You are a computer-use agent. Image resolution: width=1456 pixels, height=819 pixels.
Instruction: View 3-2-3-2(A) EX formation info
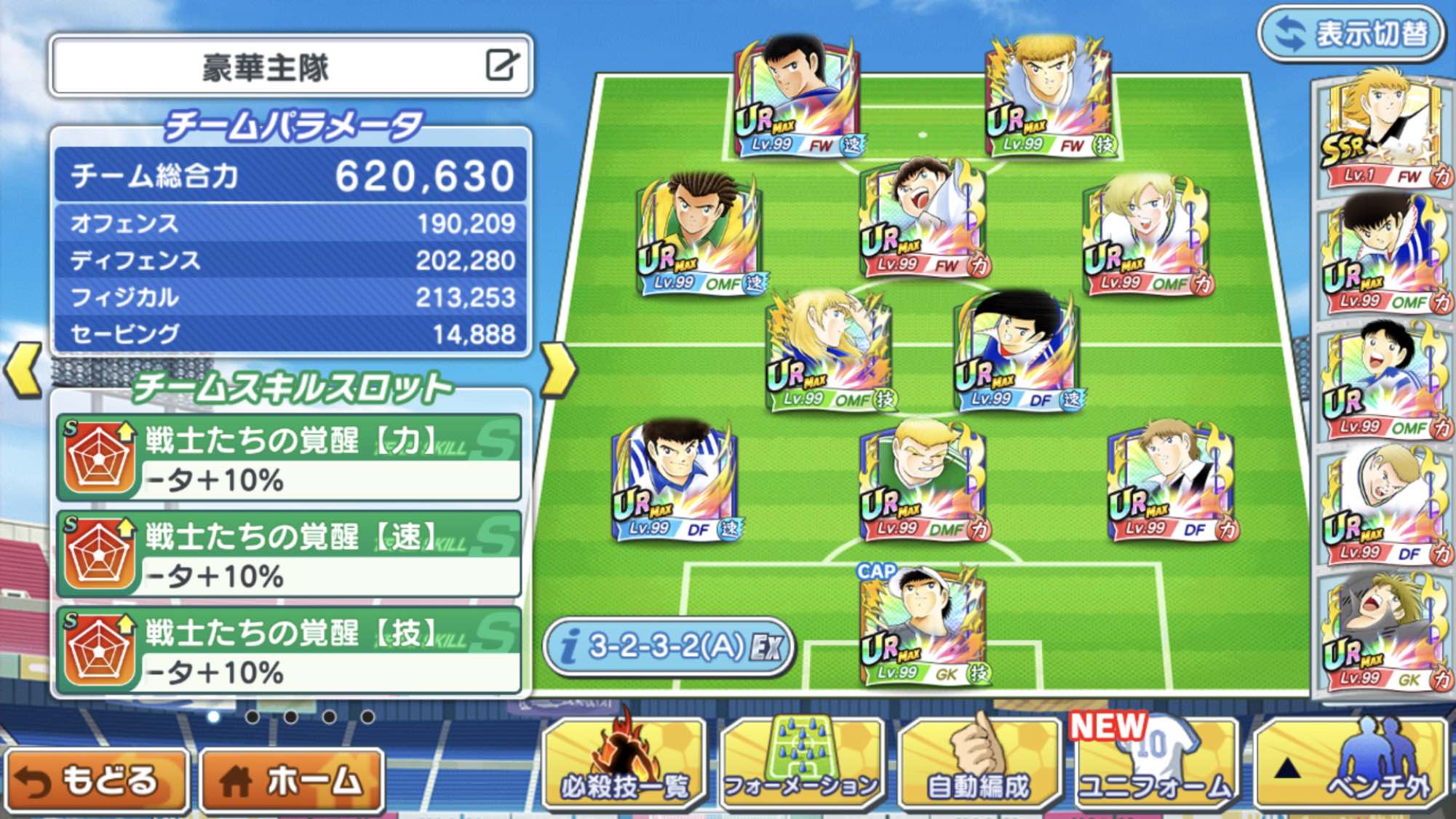pos(668,646)
